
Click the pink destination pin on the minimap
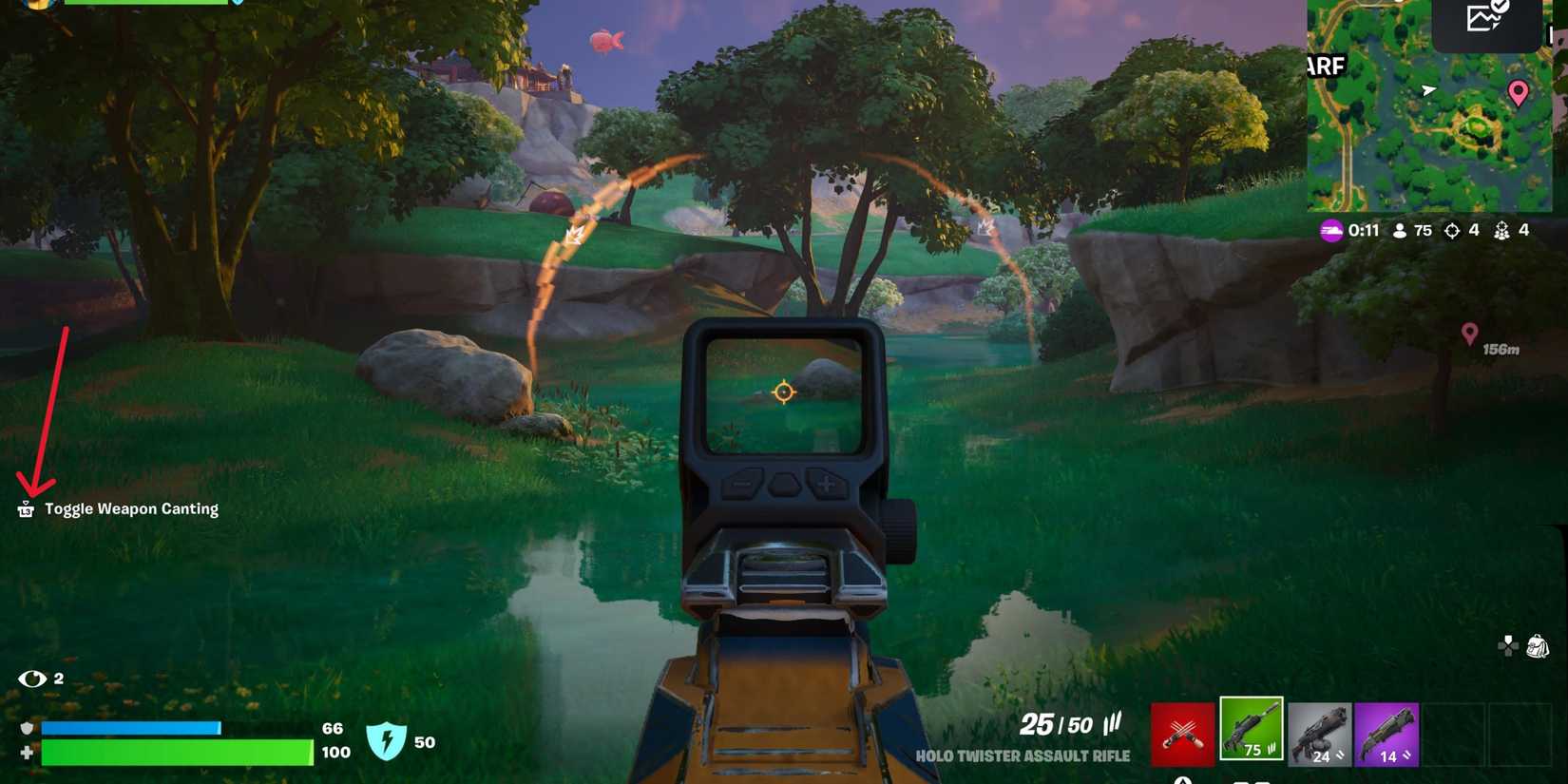[x=1519, y=92]
